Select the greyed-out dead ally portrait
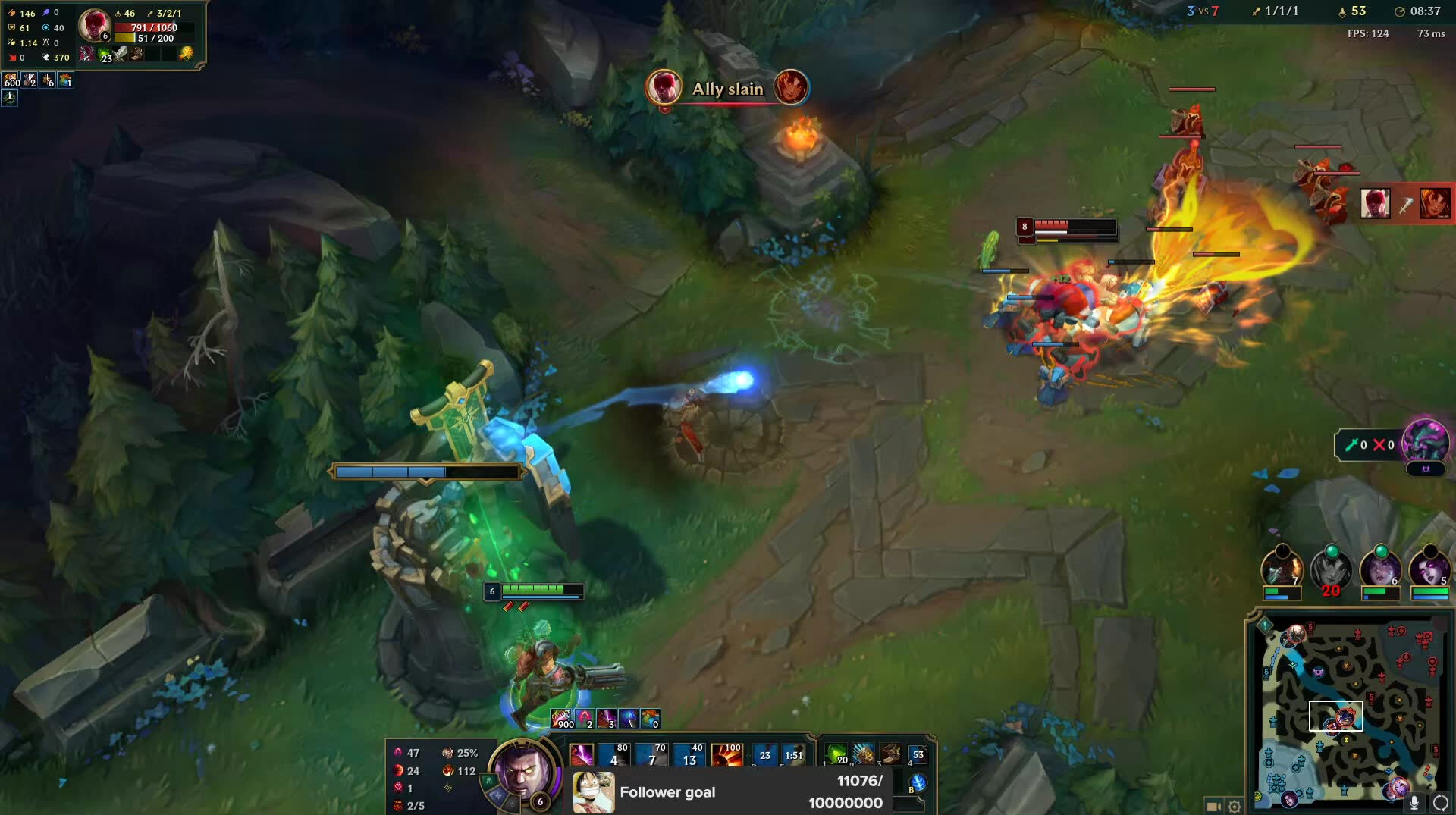This screenshot has height=815, width=1456. pyautogui.click(x=1331, y=569)
